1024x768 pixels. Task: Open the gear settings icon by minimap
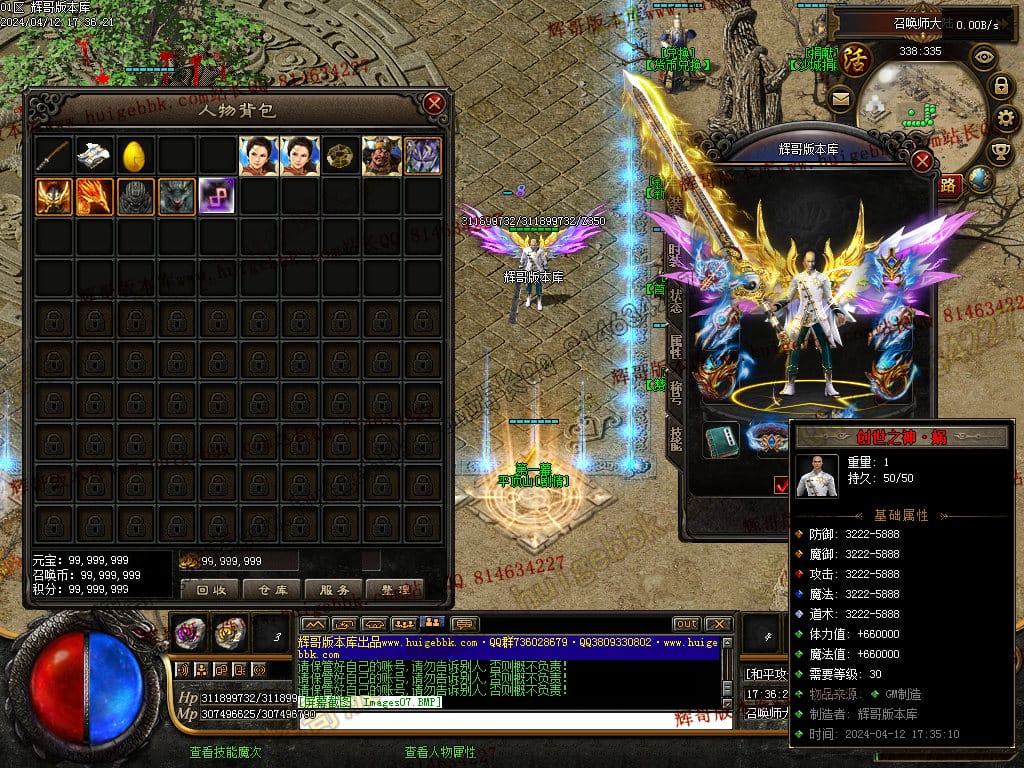pos(1006,118)
